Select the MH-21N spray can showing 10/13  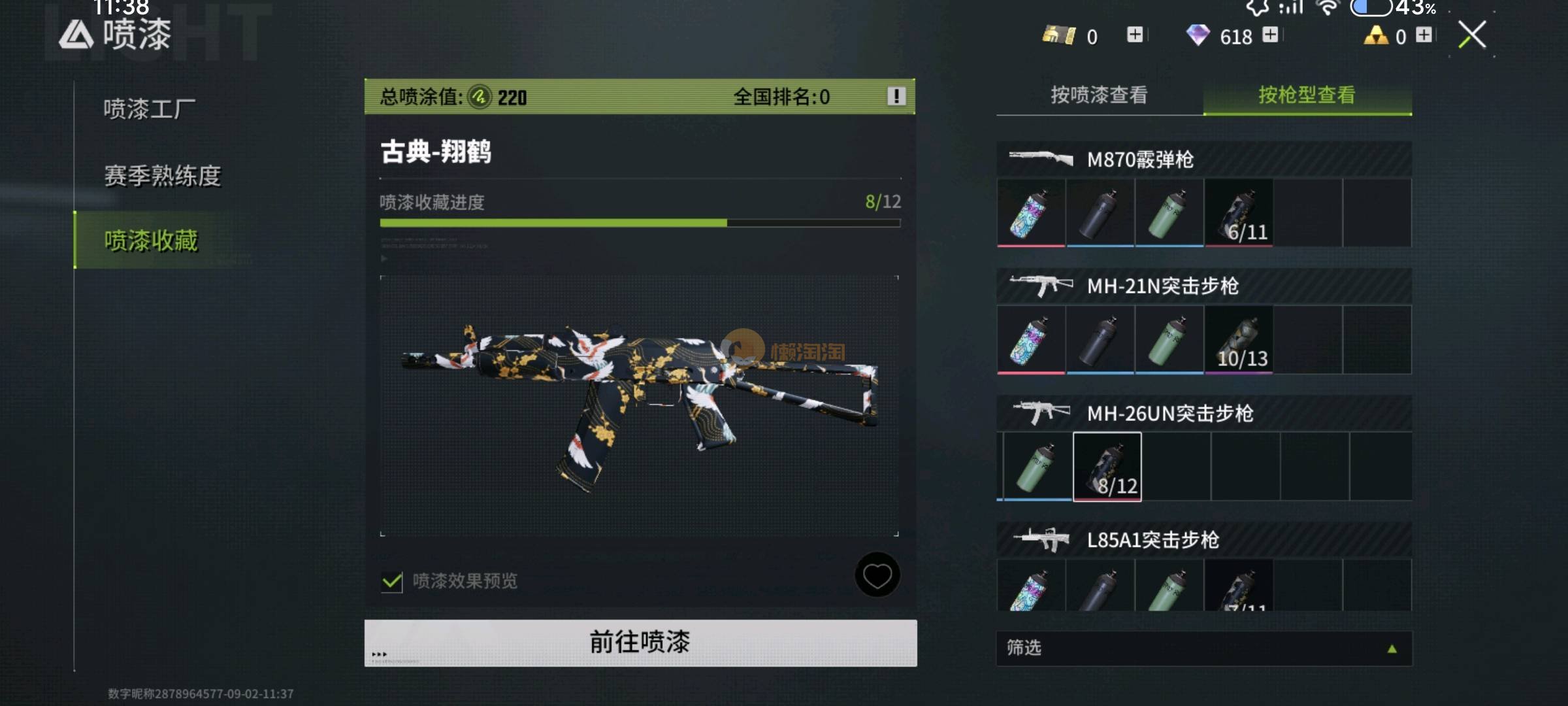point(1239,340)
